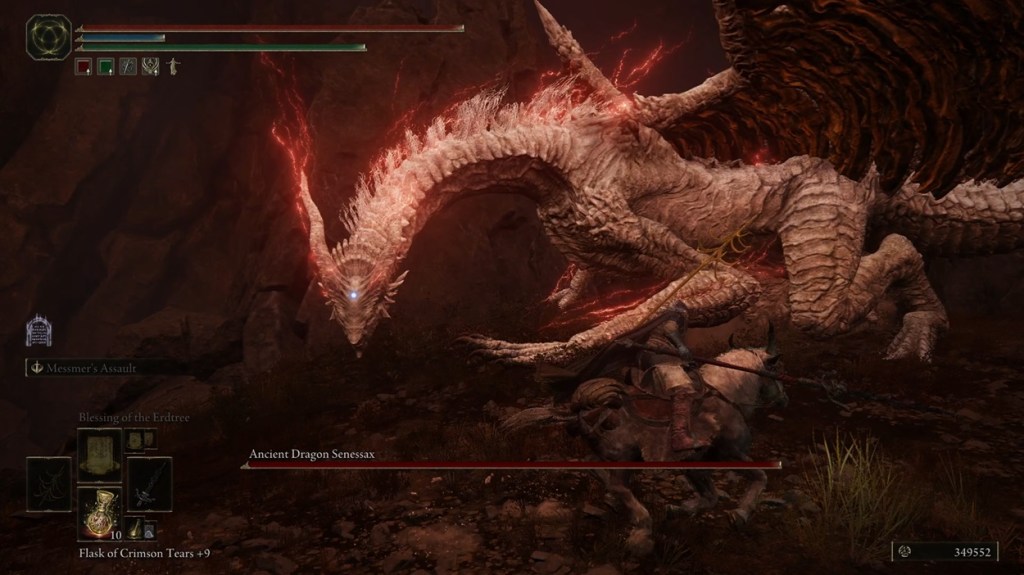Click the green square buff status icon
The width and height of the screenshot is (1024, 575).
click(106, 67)
